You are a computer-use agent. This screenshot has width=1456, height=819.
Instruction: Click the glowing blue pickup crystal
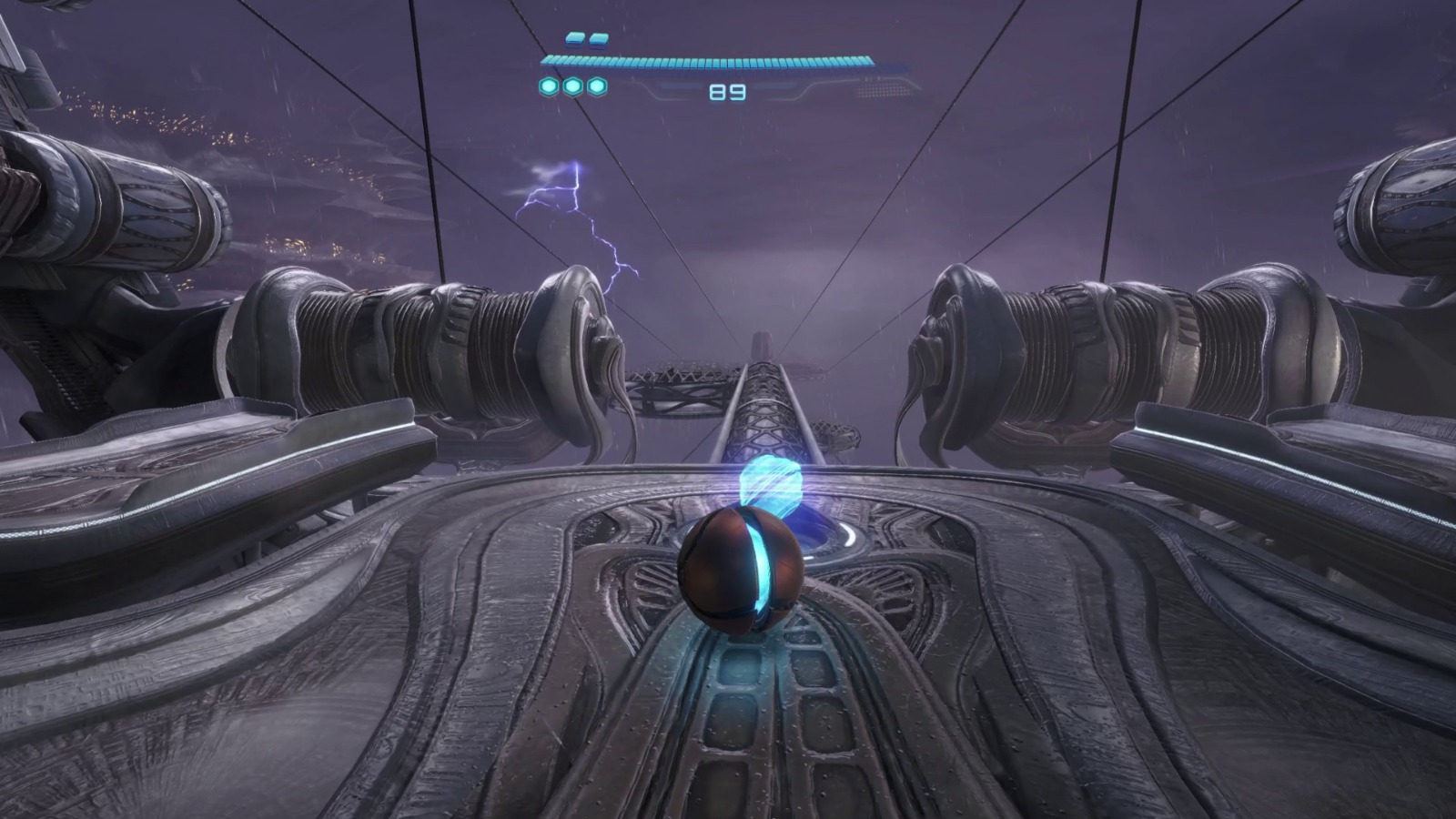pyautogui.click(x=773, y=484)
